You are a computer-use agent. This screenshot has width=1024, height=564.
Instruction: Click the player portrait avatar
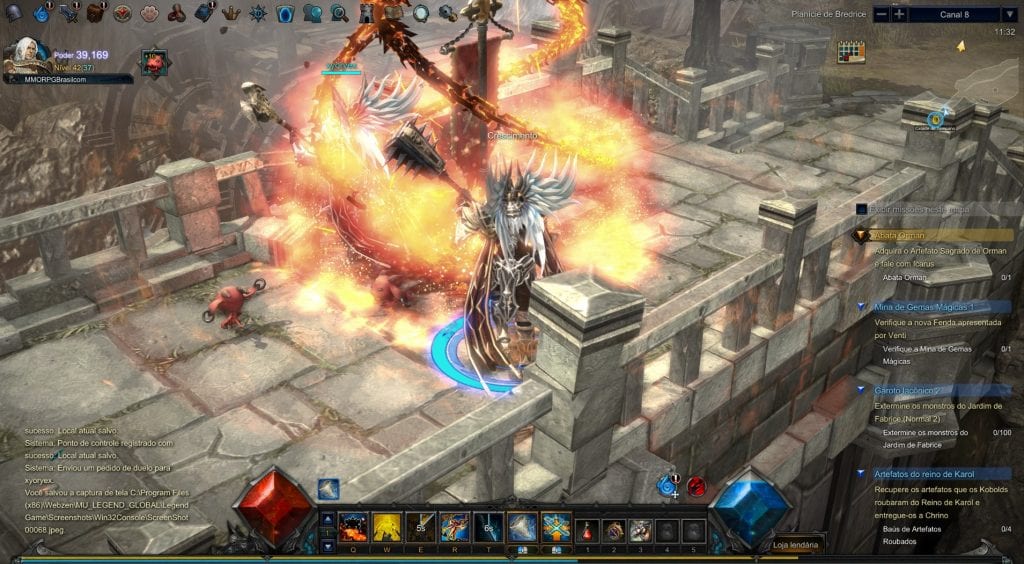tap(20, 55)
